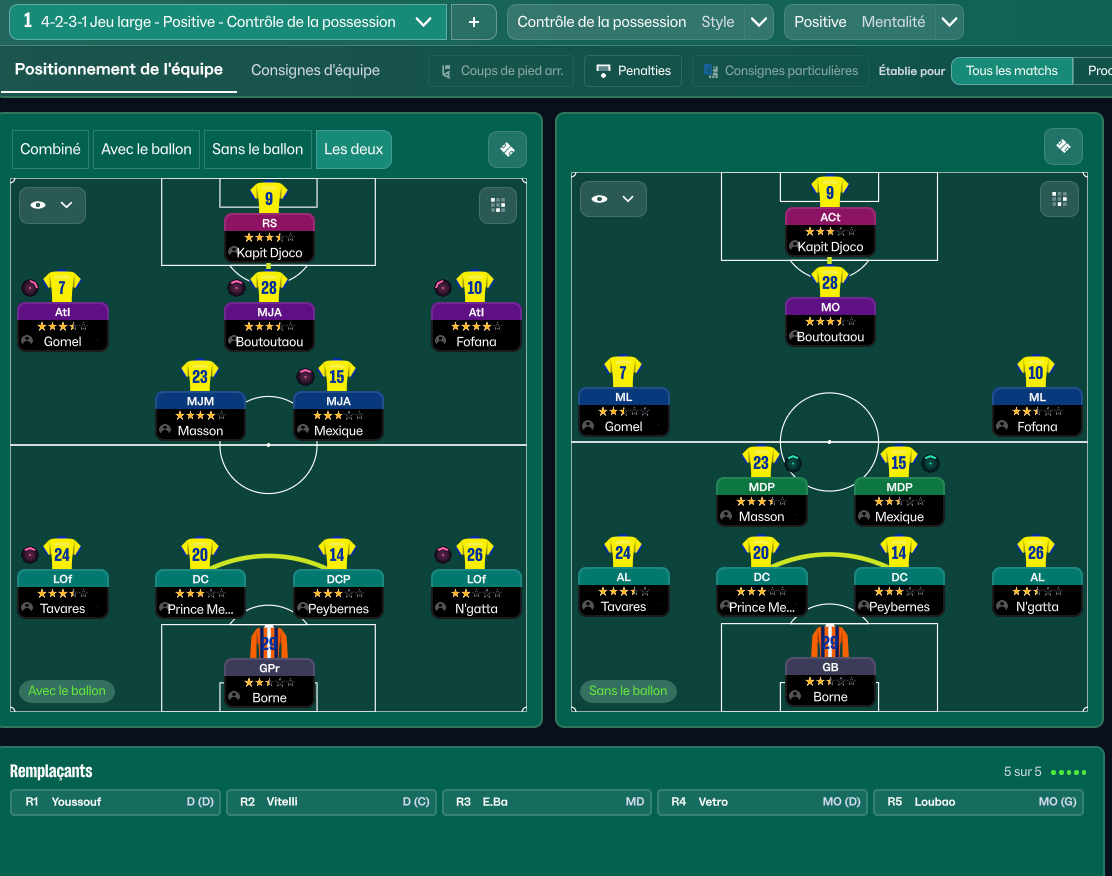Choose substitute R4 Vetro

[x=764, y=802]
